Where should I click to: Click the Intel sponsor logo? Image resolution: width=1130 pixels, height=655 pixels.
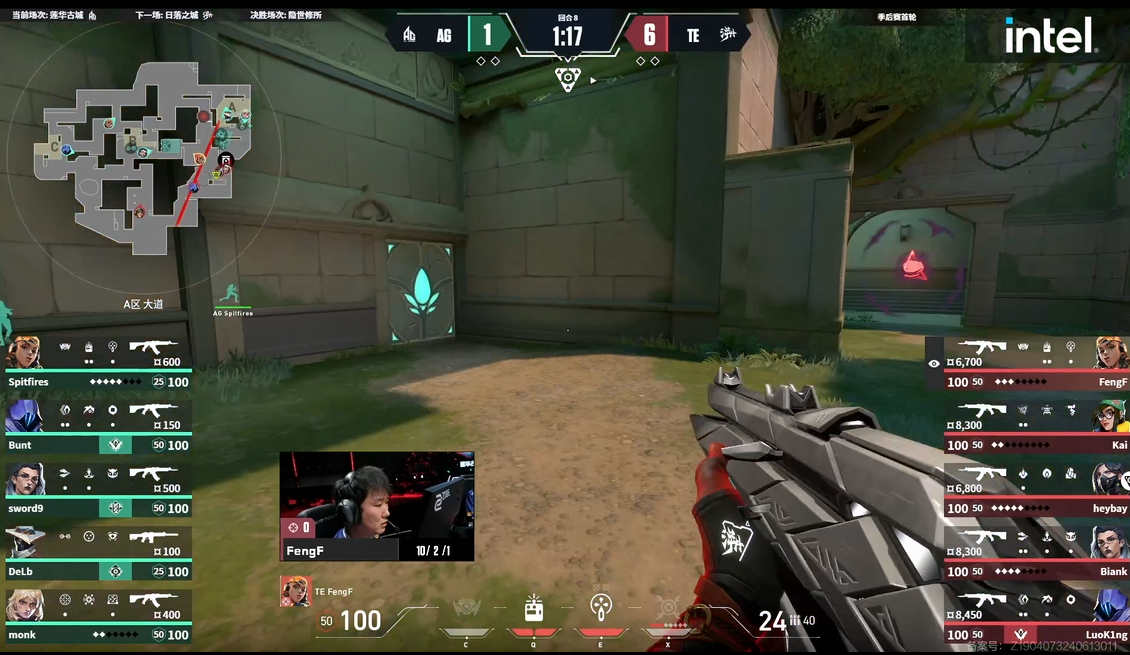[1050, 37]
